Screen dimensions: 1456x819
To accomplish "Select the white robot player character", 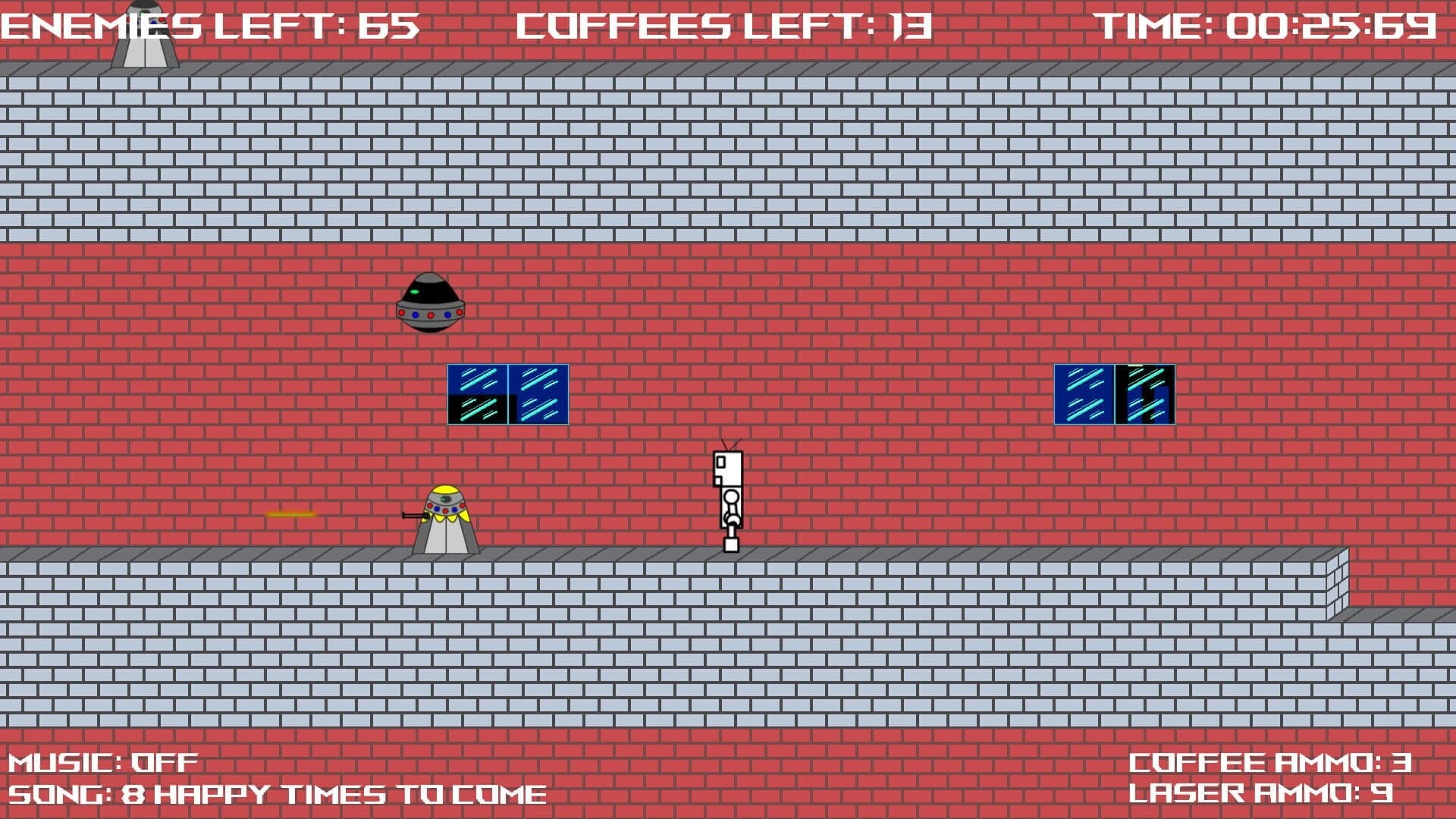I will [726, 493].
